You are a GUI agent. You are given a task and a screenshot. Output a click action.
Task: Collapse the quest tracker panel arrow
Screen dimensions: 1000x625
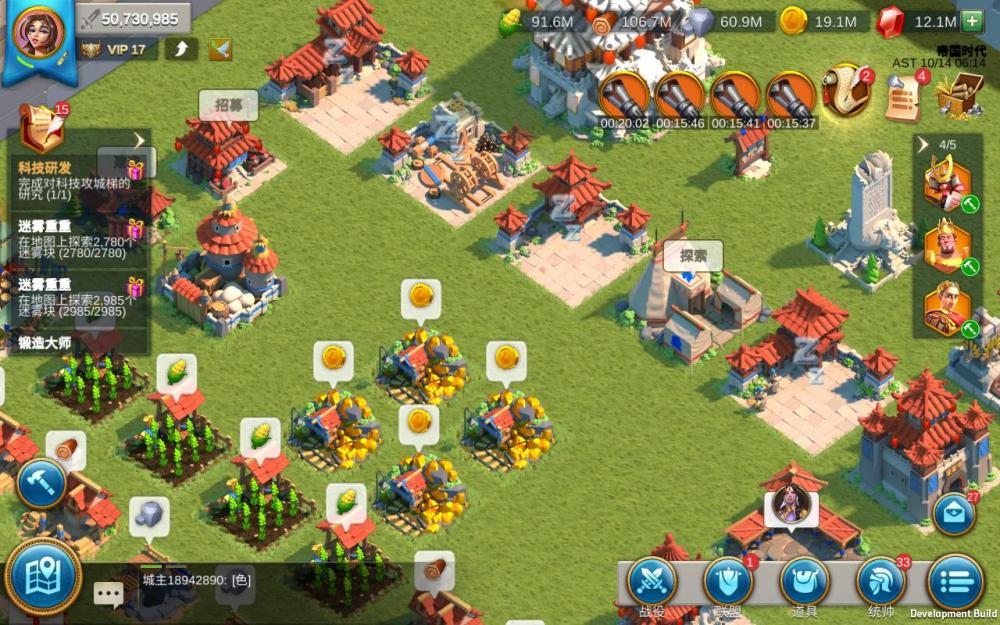139,141
